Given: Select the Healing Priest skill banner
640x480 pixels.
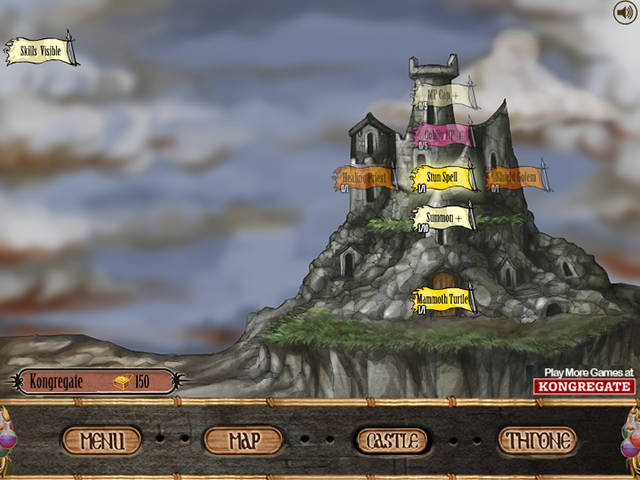Looking at the screenshot, I should pos(365,177).
